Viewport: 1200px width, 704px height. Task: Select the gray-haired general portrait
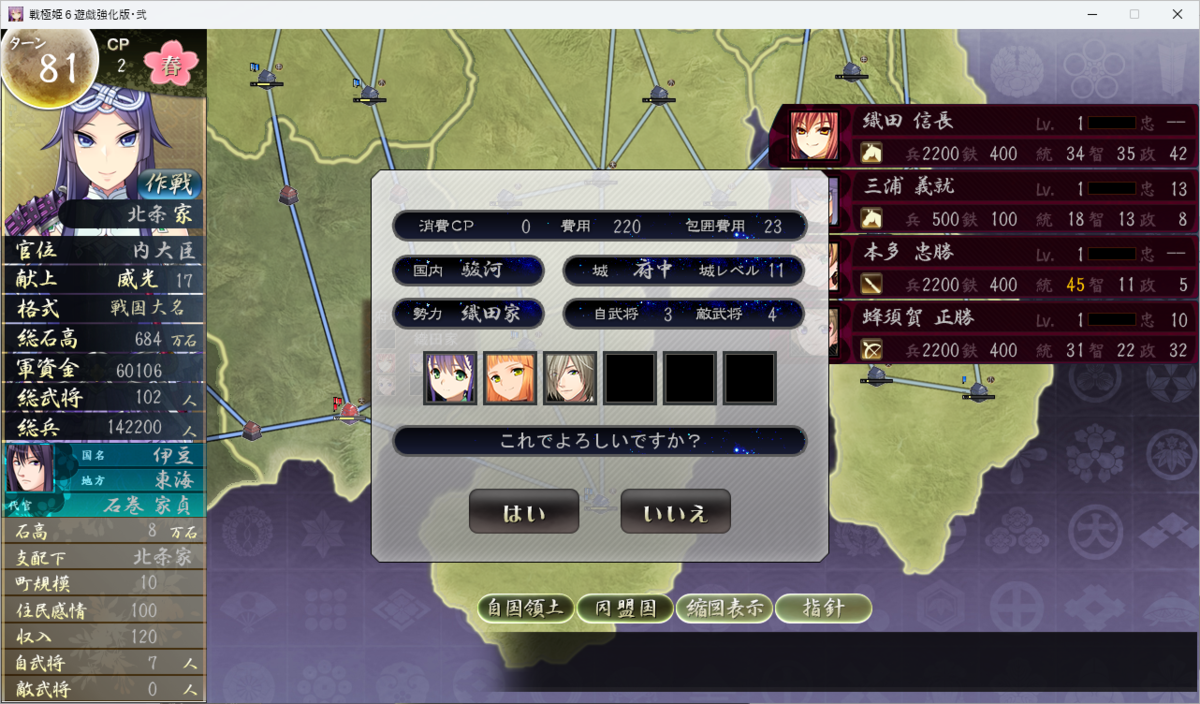tap(570, 378)
